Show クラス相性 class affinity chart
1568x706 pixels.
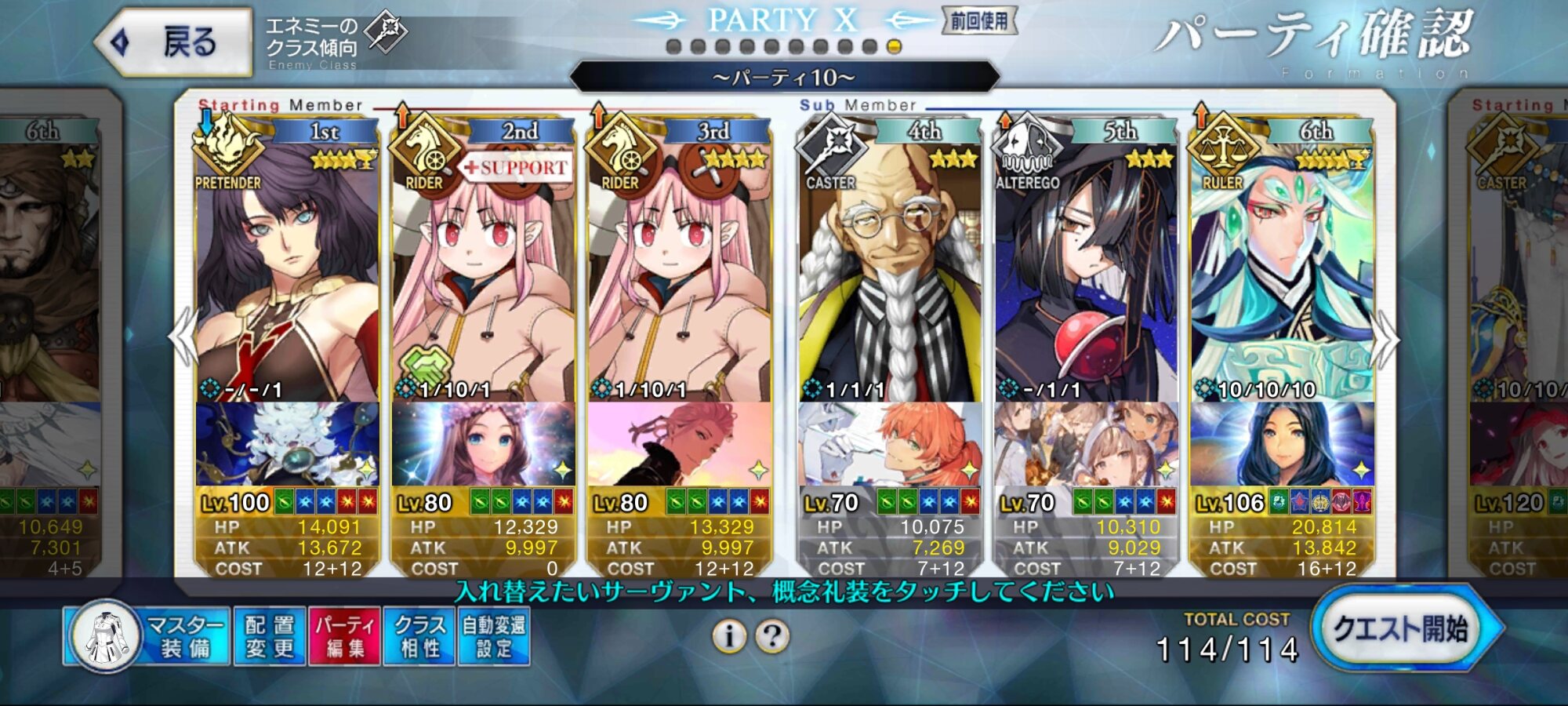point(419,636)
